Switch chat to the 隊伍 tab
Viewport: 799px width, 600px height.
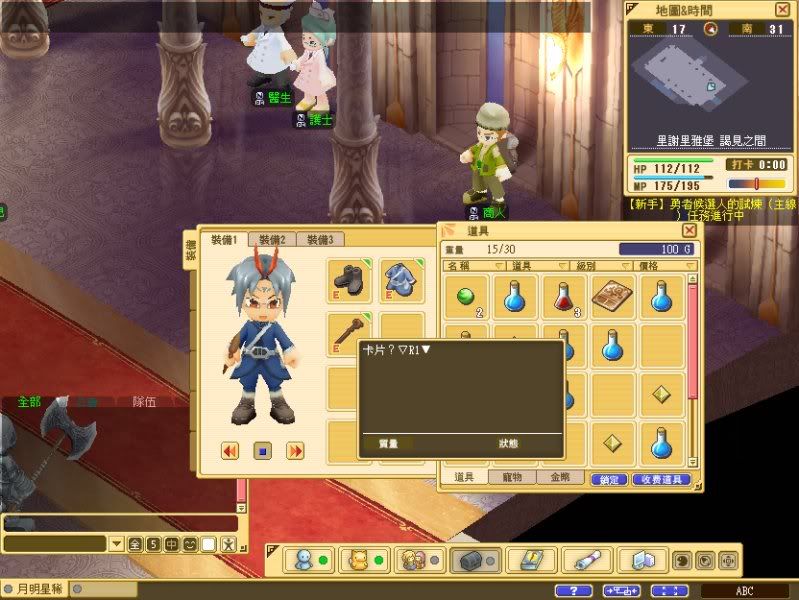145,402
